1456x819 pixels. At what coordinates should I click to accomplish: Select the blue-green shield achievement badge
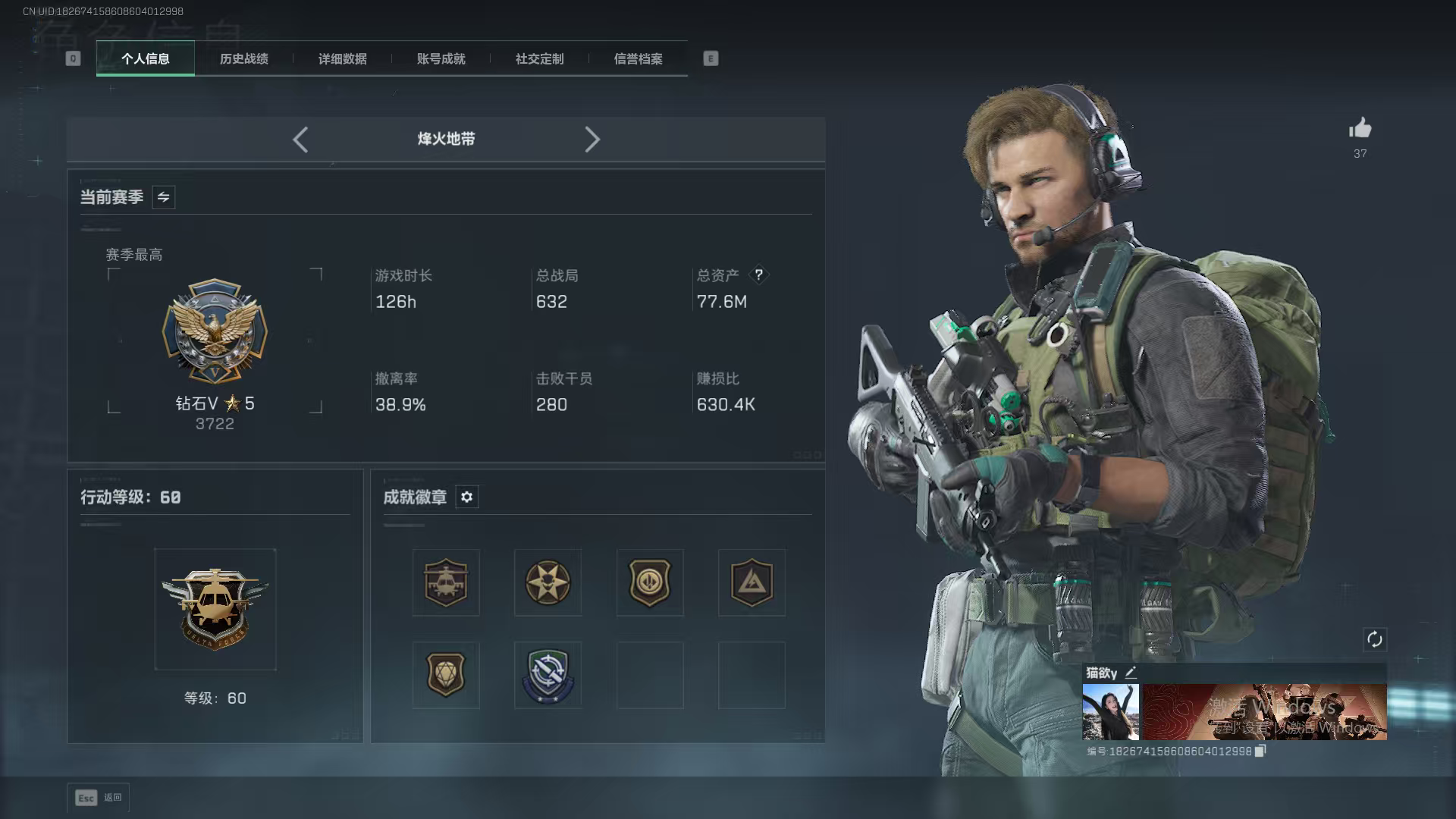[548, 675]
